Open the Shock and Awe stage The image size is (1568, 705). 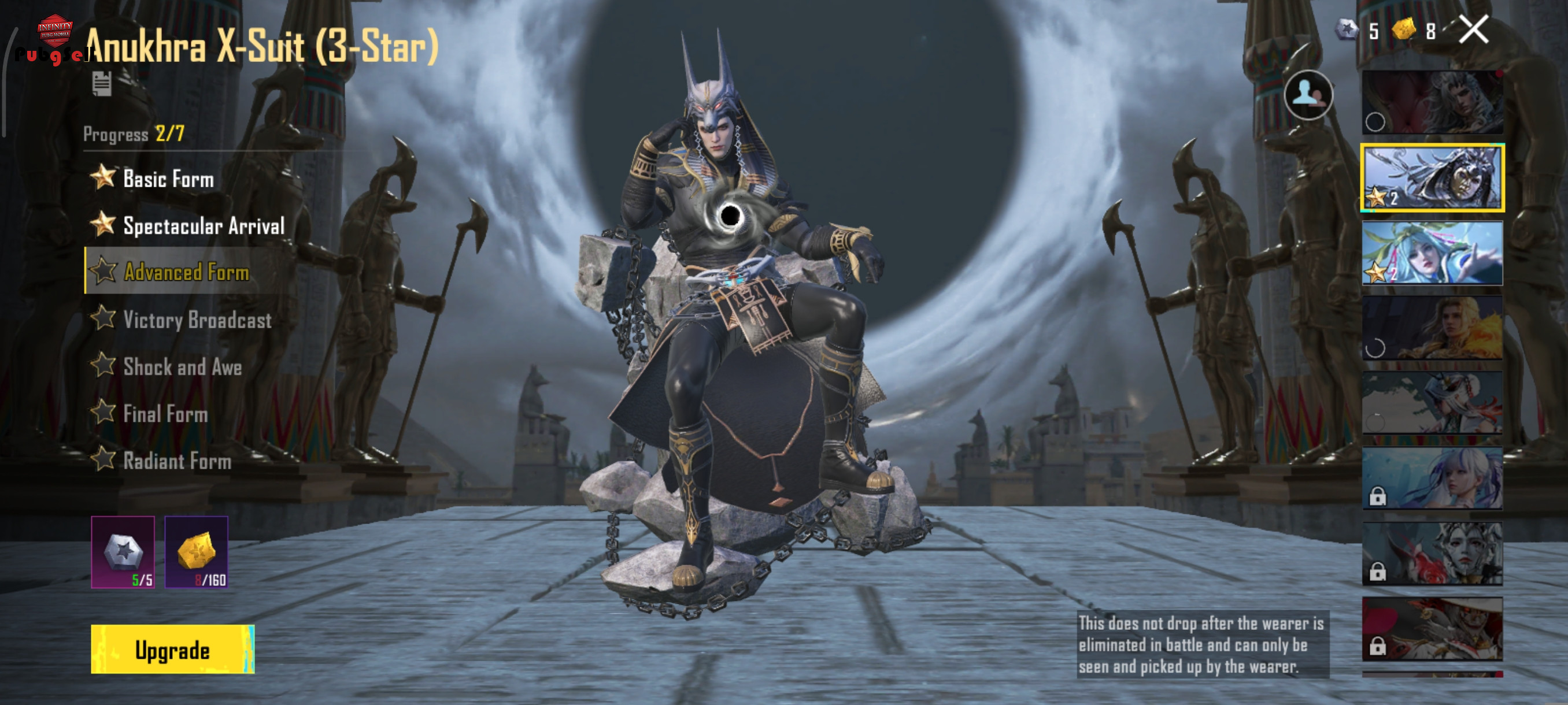(182, 367)
